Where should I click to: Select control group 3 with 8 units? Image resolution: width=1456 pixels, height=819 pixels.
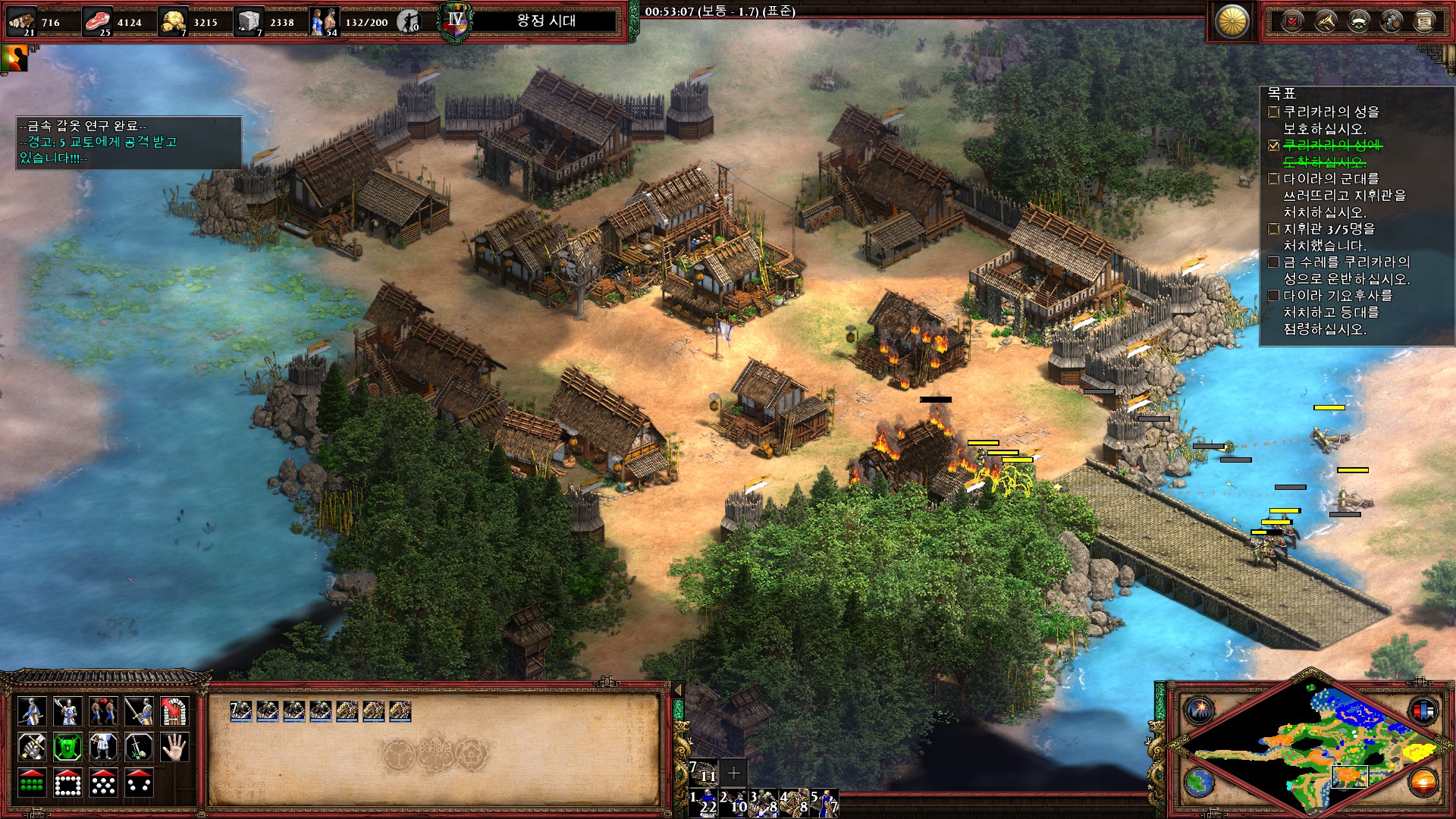764,802
